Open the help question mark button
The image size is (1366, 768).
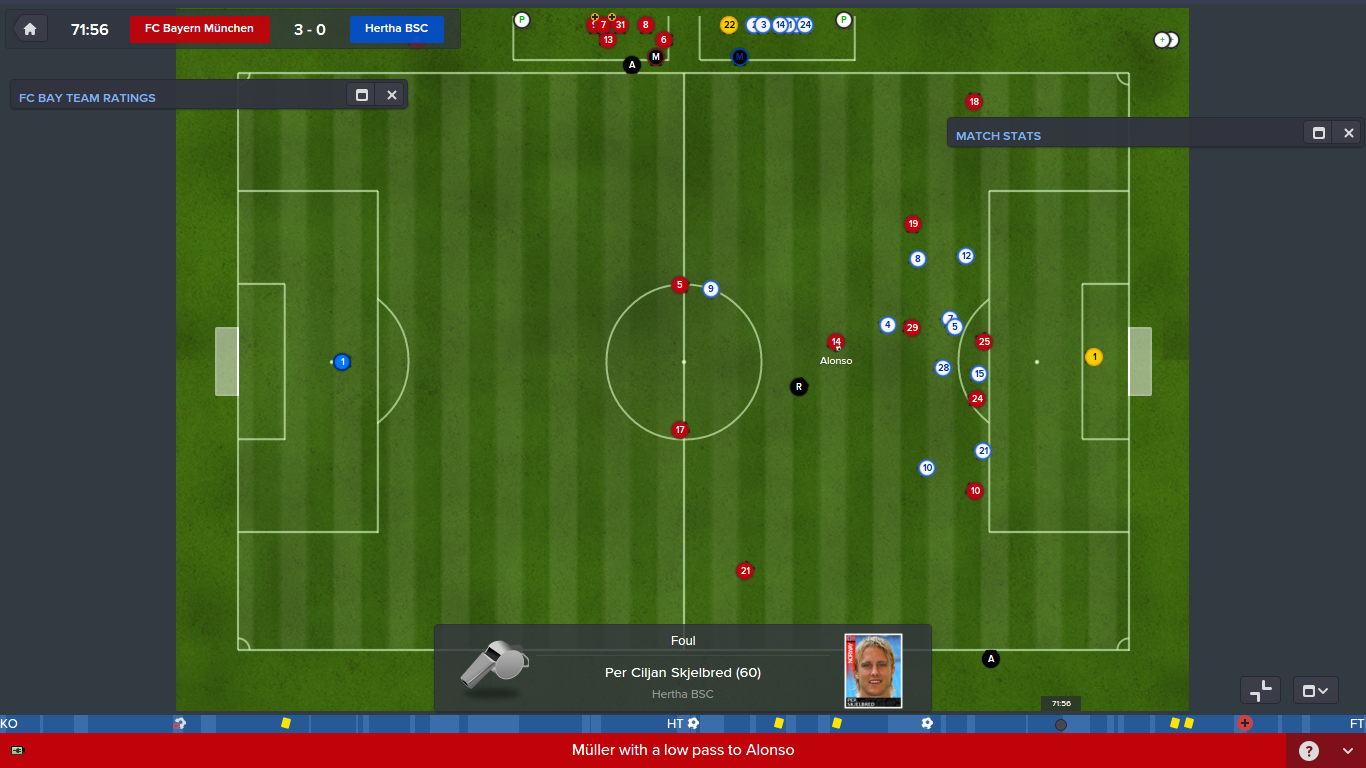coord(1309,751)
